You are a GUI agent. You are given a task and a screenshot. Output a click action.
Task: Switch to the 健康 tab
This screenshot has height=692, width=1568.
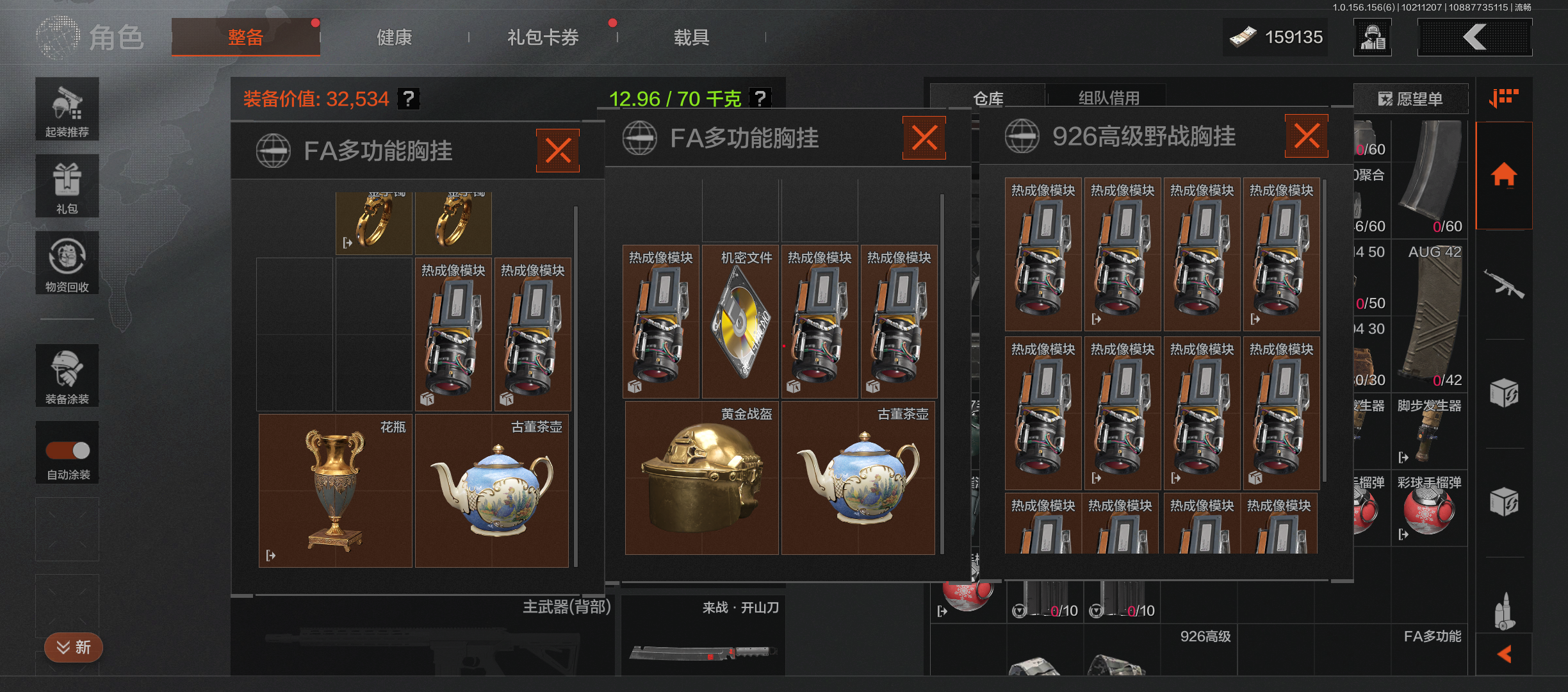[393, 37]
